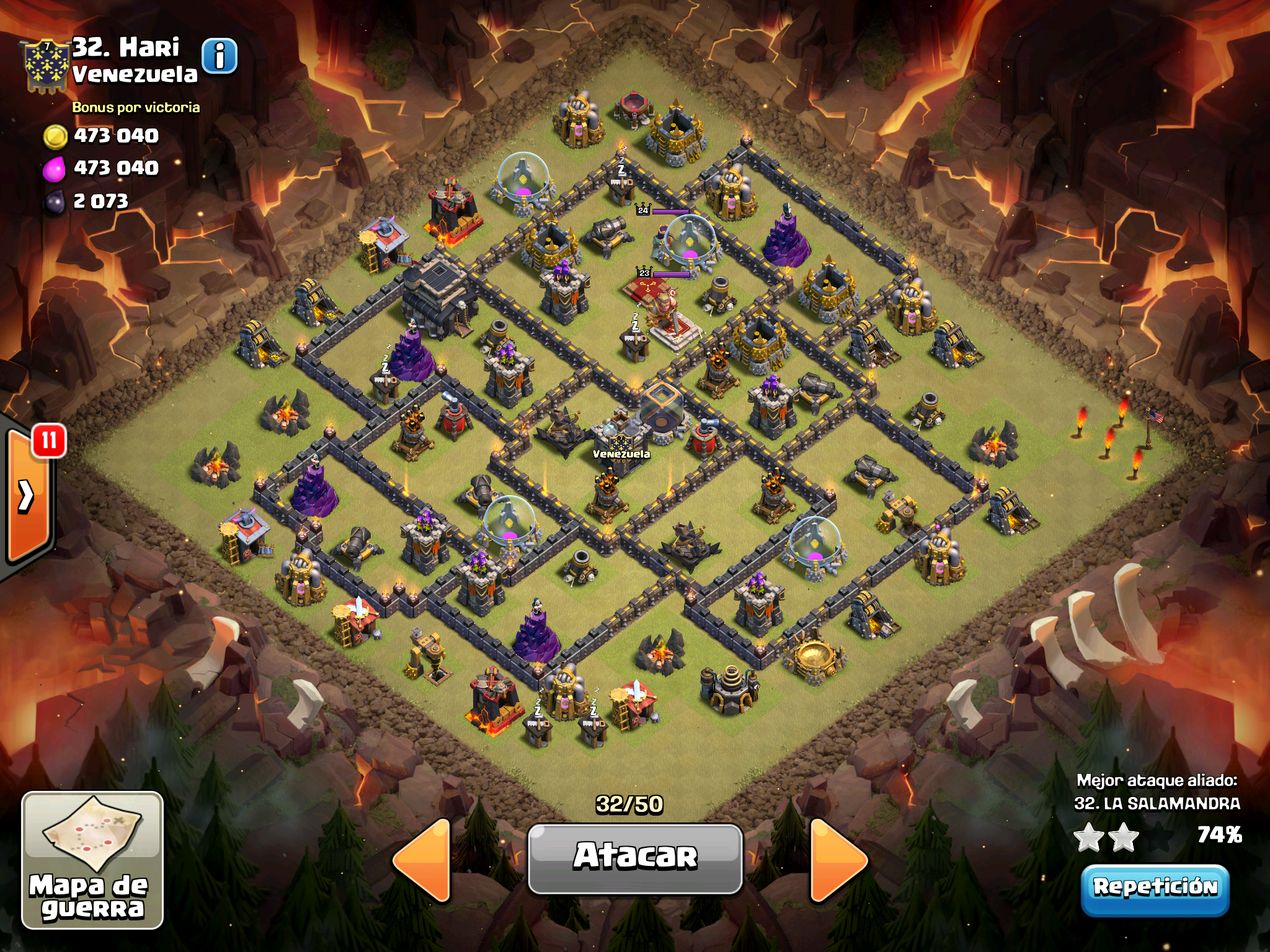This screenshot has width=1270, height=952.
Task: Go to the next enemy base
Action: (838, 859)
